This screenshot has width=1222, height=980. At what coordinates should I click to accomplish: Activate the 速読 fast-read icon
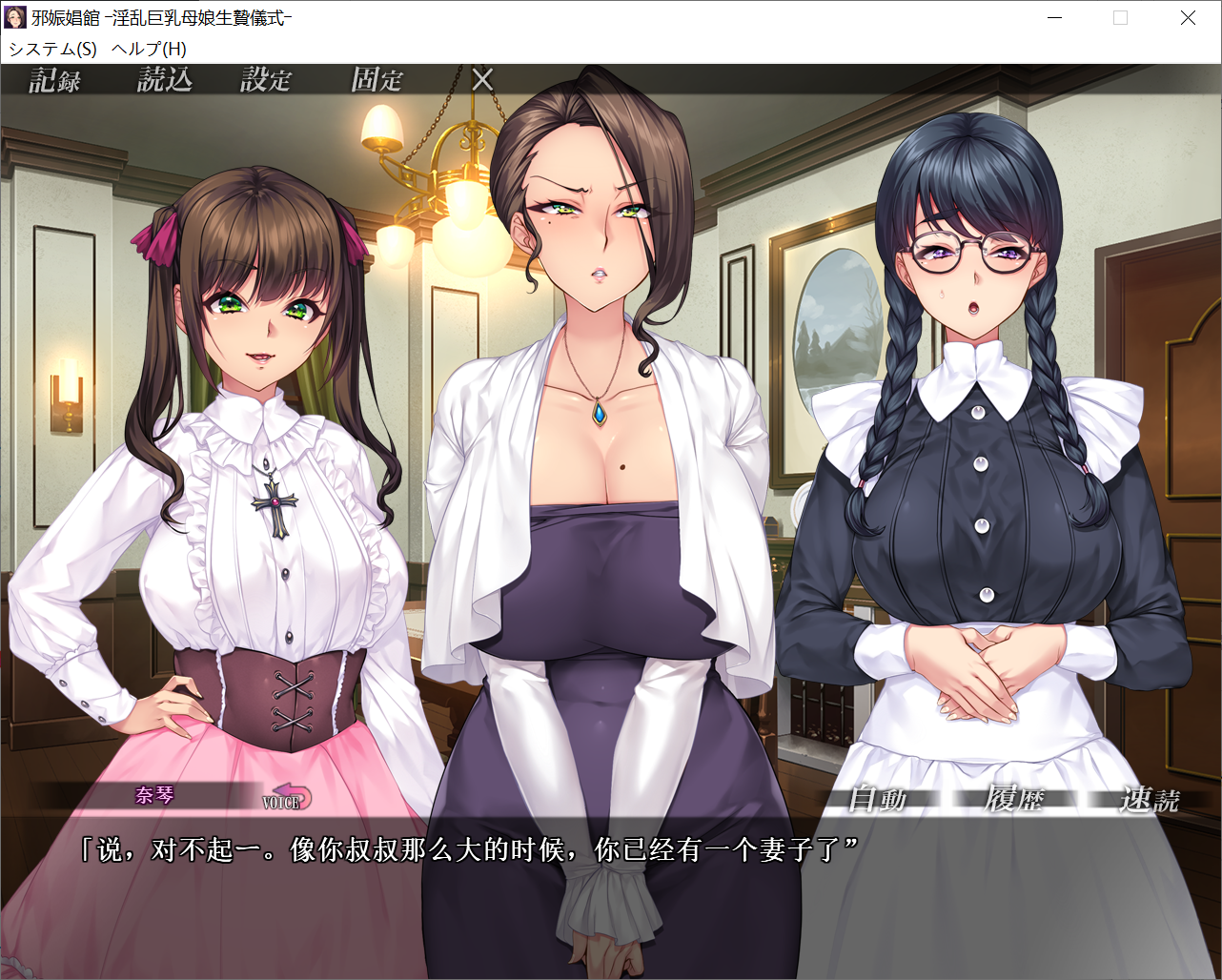(x=1151, y=800)
